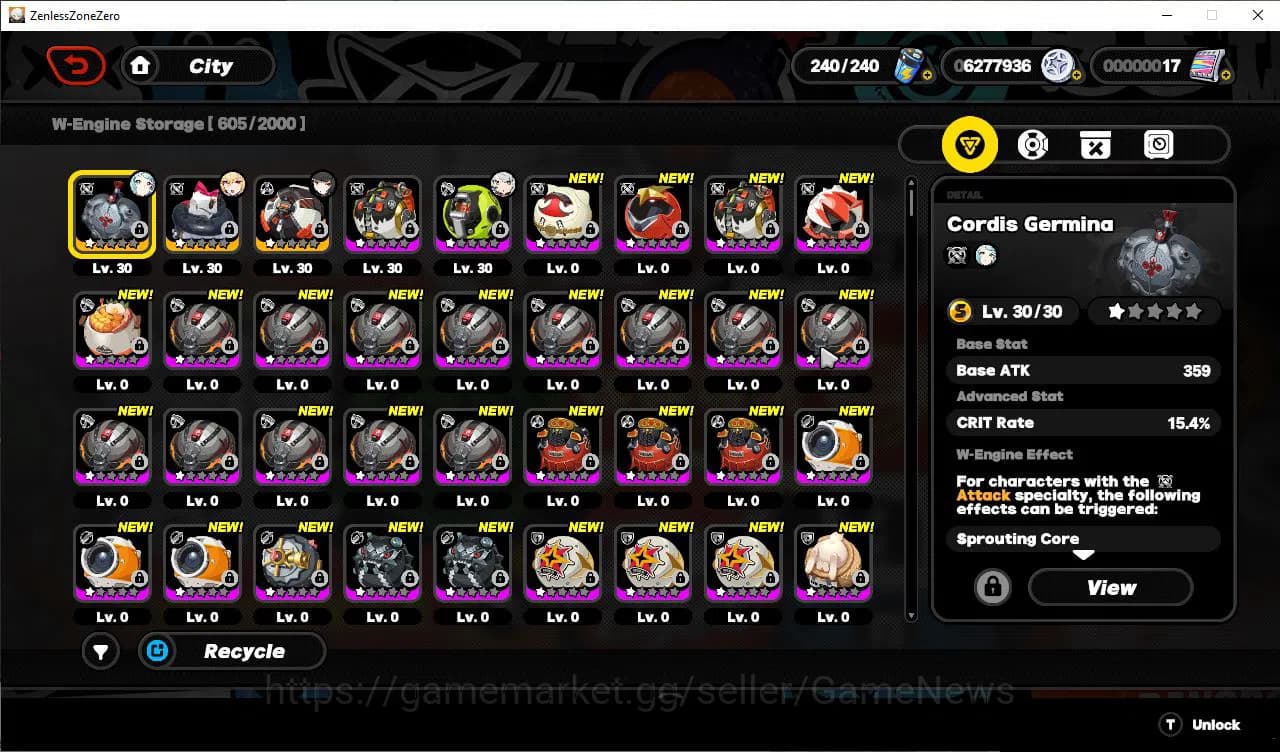This screenshot has width=1280, height=752.
Task: Click the back arrow navigation icon
Action: (77, 65)
